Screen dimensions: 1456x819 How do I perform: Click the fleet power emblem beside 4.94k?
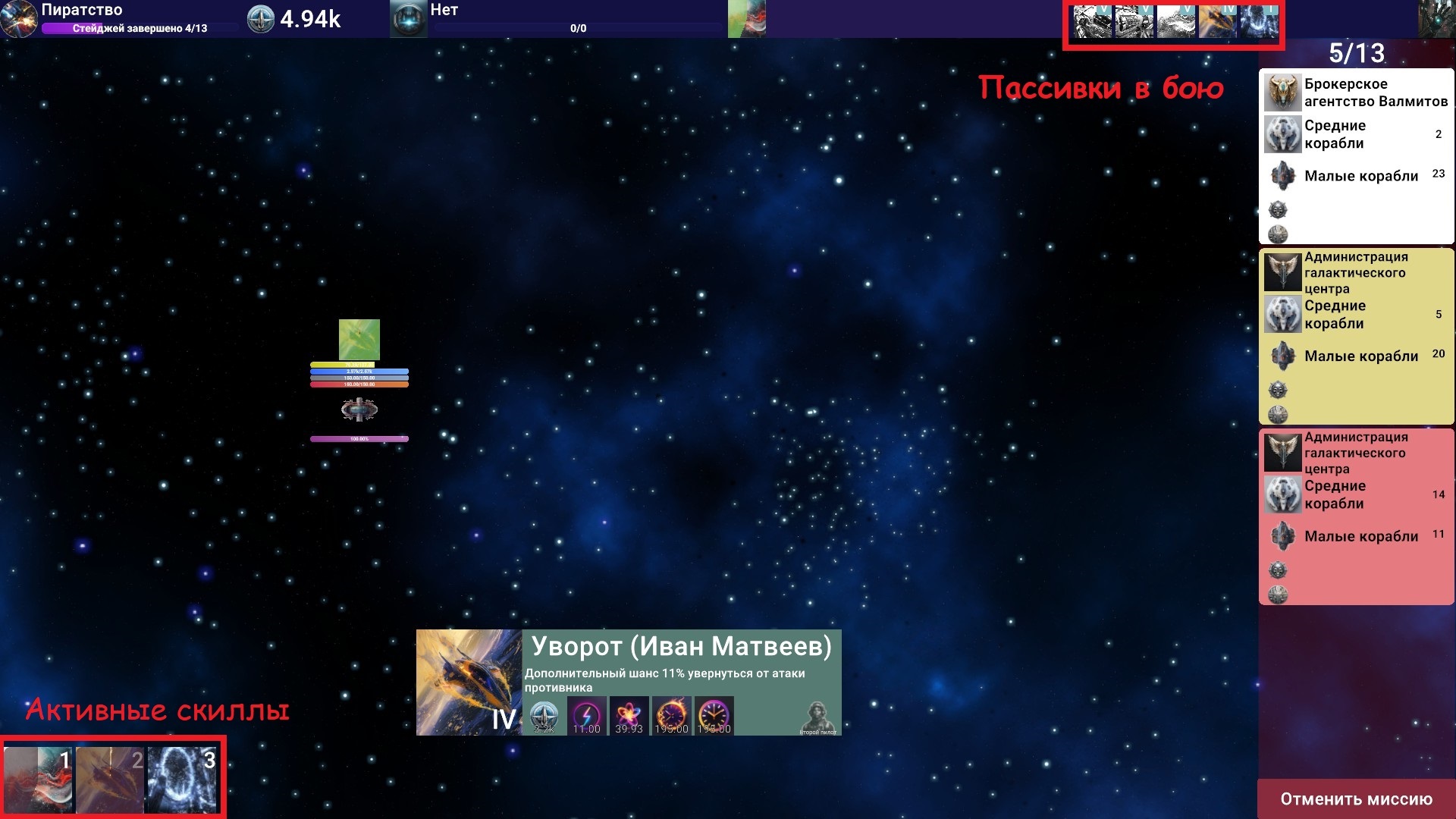pyautogui.click(x=260, y=19)
